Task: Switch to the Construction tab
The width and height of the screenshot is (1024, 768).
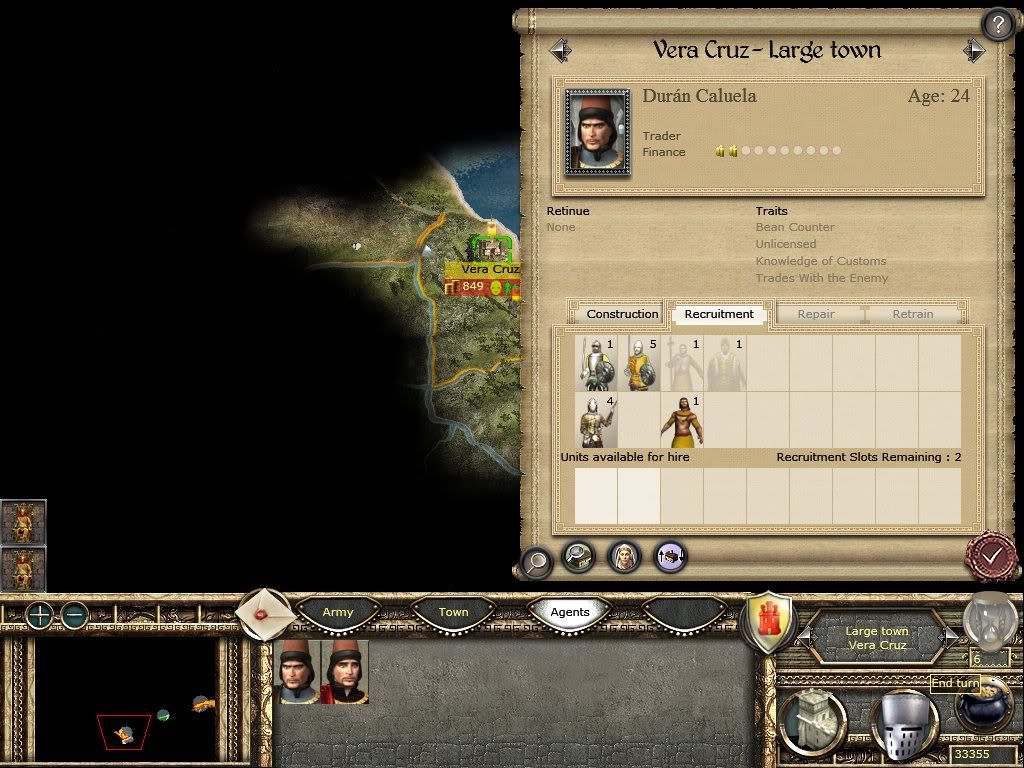Action: (622, 314)
